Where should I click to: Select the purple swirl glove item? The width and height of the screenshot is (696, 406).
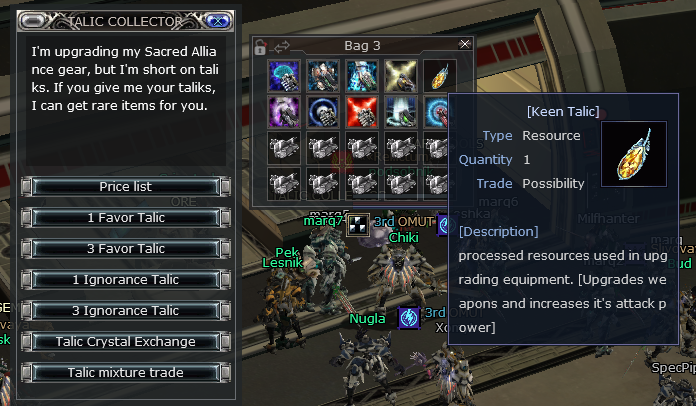pyautogui.click(x=284, y=112)
